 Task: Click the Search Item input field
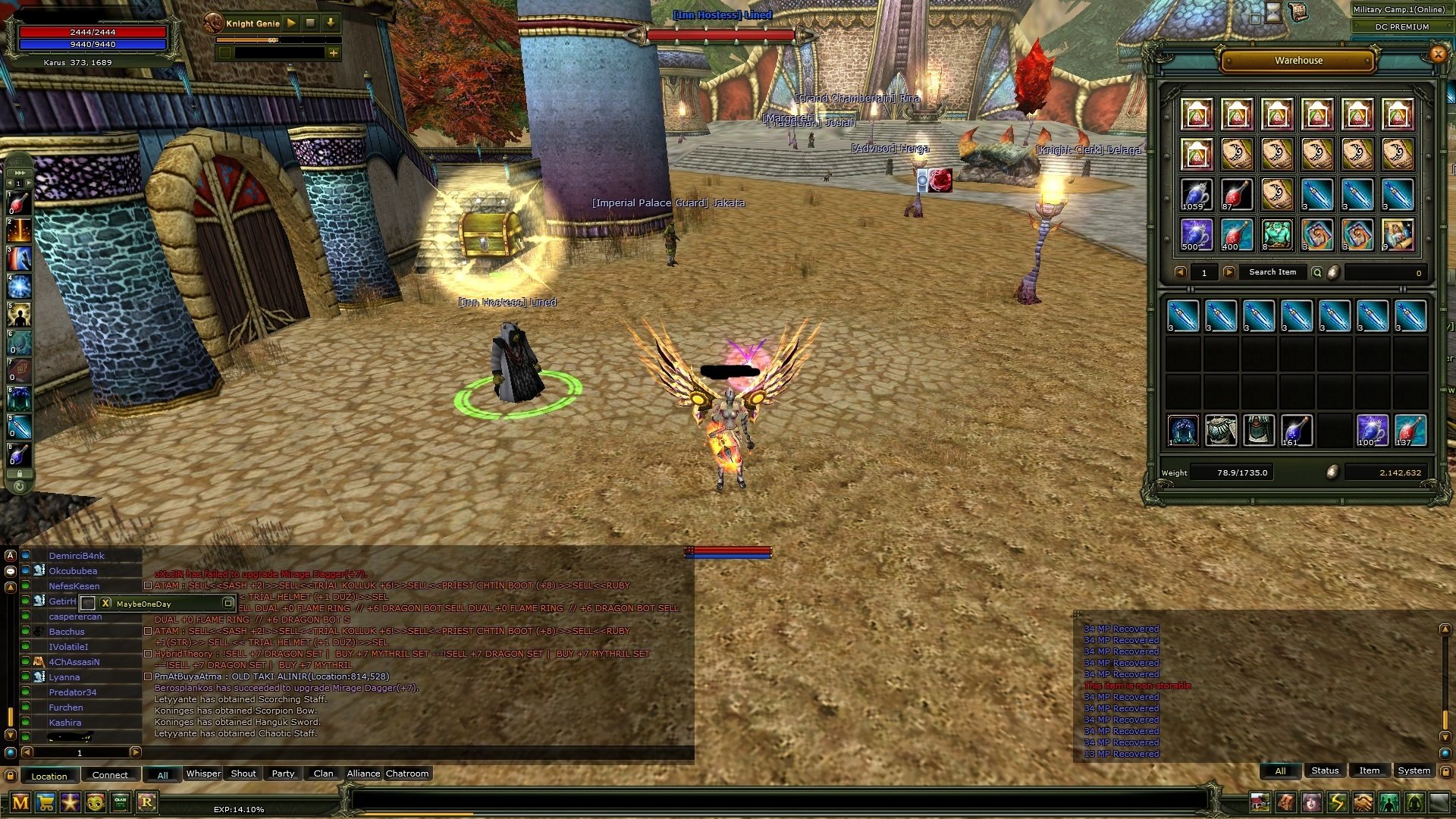point(1273,271)
